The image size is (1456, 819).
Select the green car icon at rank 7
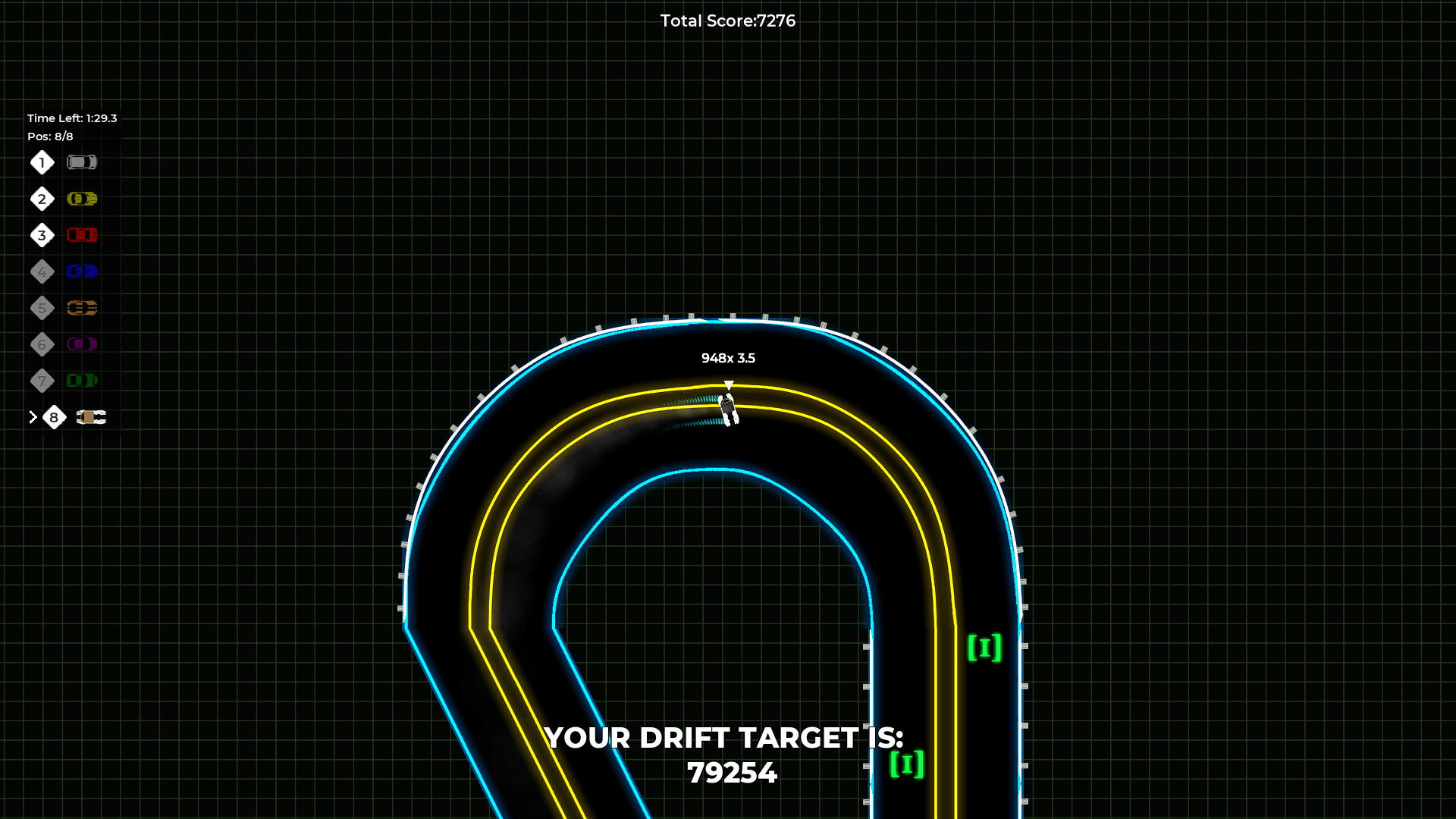81,381
